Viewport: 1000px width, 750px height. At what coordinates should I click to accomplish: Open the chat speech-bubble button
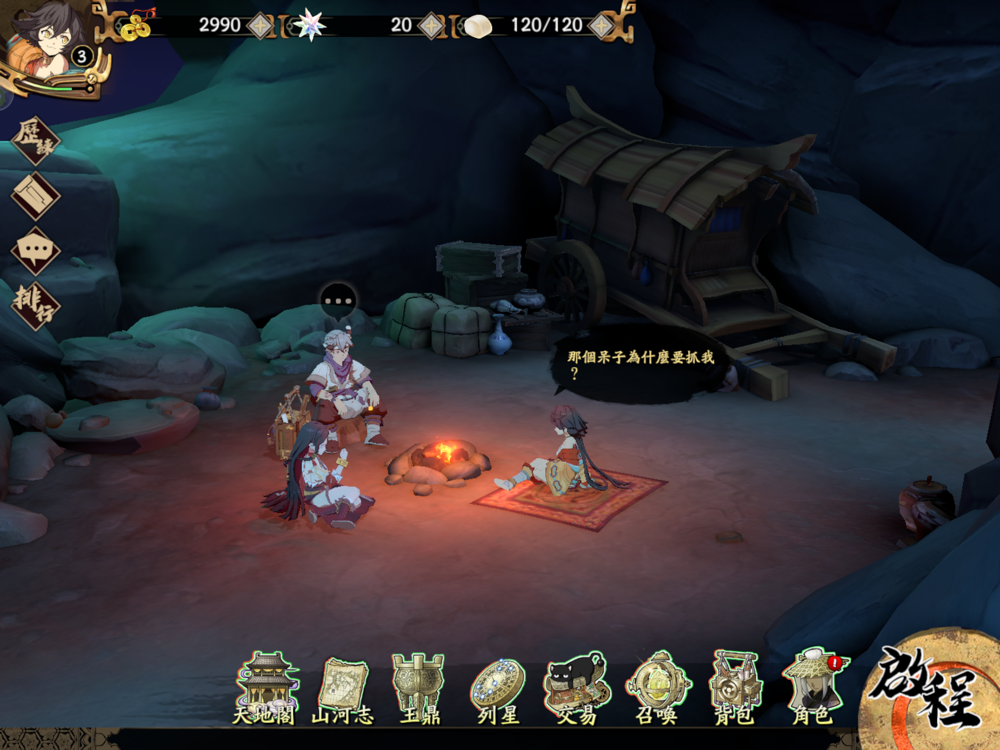[35, 250]
